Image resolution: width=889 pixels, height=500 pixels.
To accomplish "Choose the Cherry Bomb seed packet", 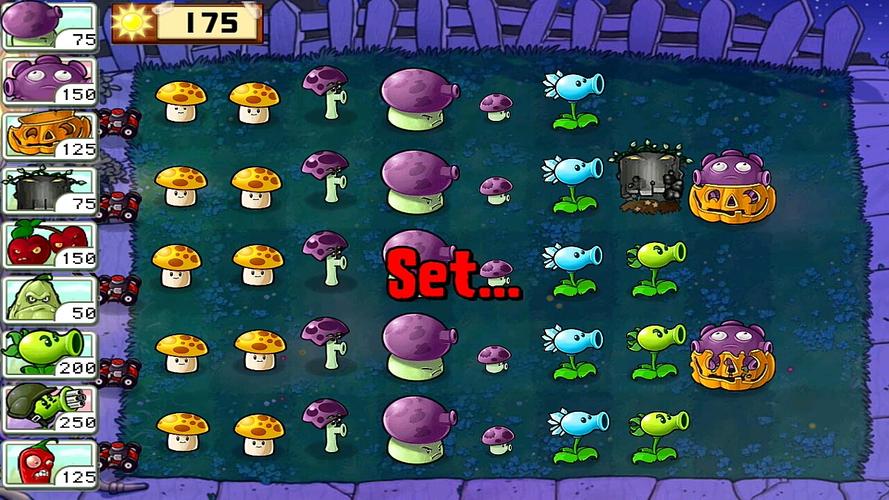I will (x=48, y=243).
